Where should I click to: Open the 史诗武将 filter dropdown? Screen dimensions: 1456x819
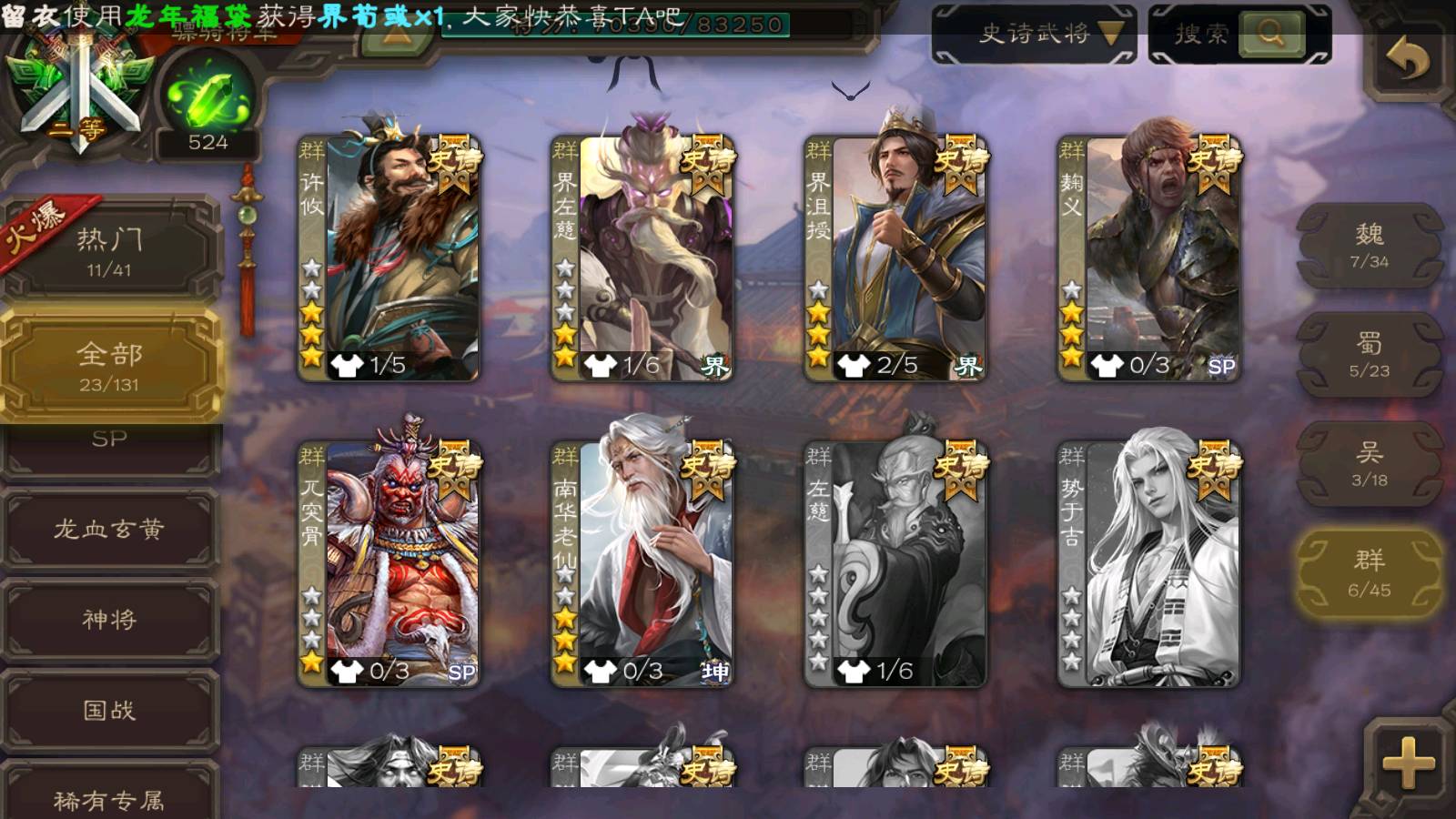(1035, 35)
